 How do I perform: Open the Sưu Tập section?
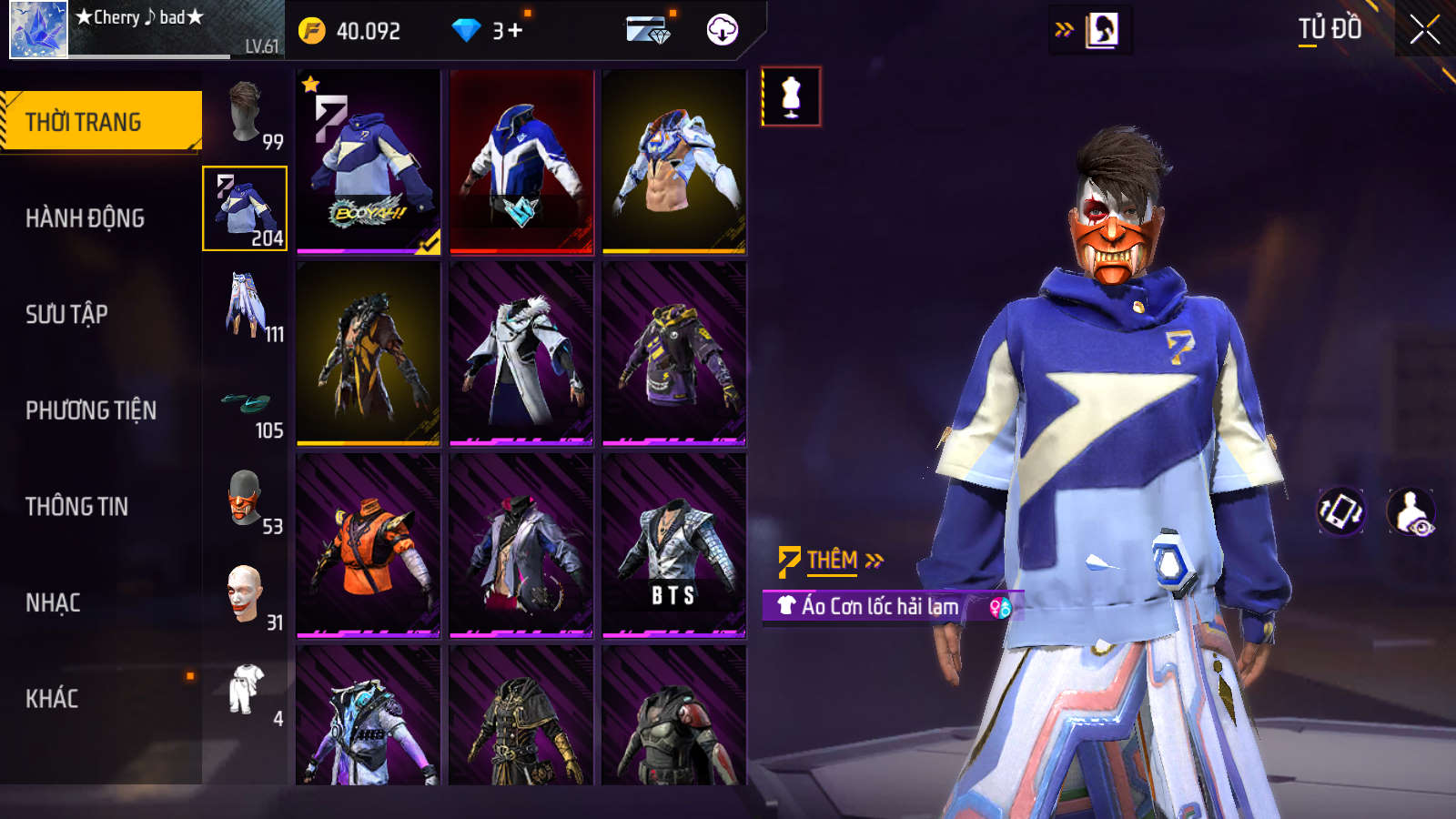coord(66,315)
